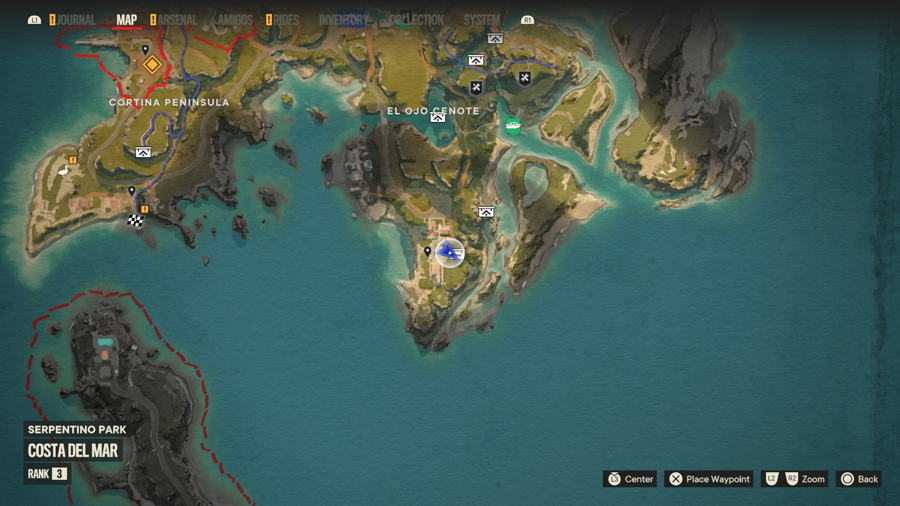
Task: Open the Inventory tab
Action: [x=343, y=20]
